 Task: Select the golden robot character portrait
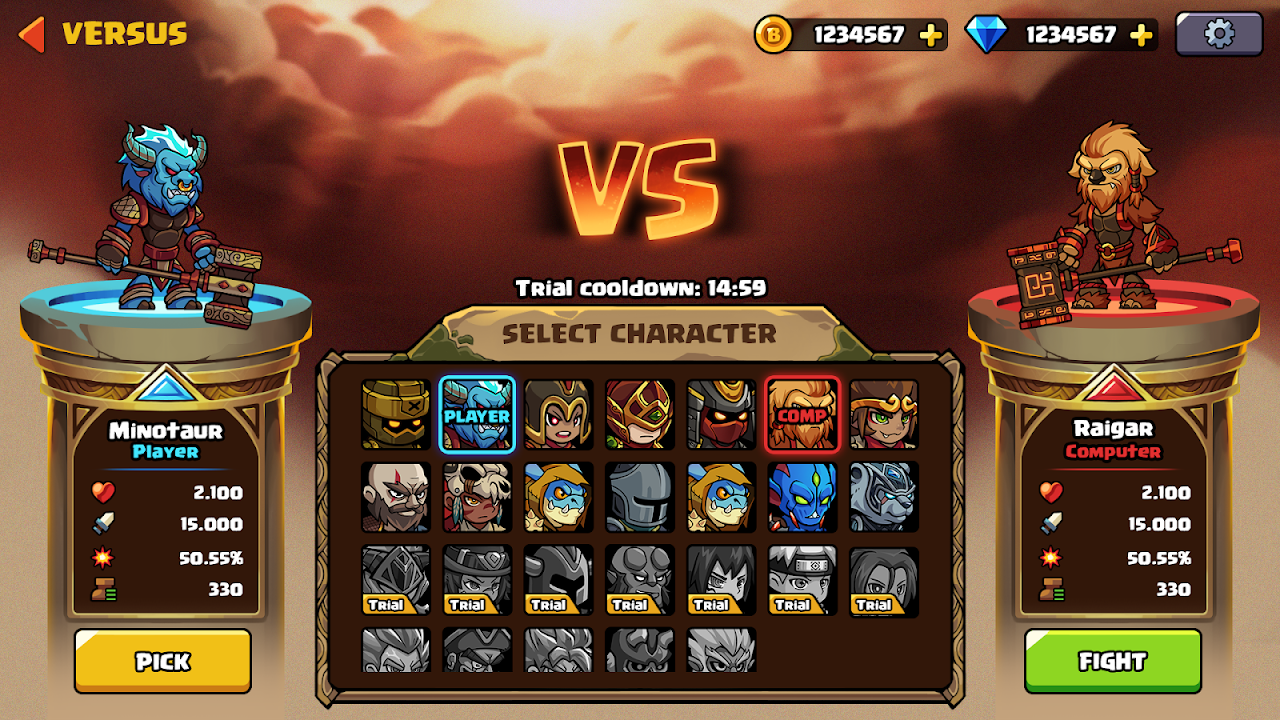[396, 414]
